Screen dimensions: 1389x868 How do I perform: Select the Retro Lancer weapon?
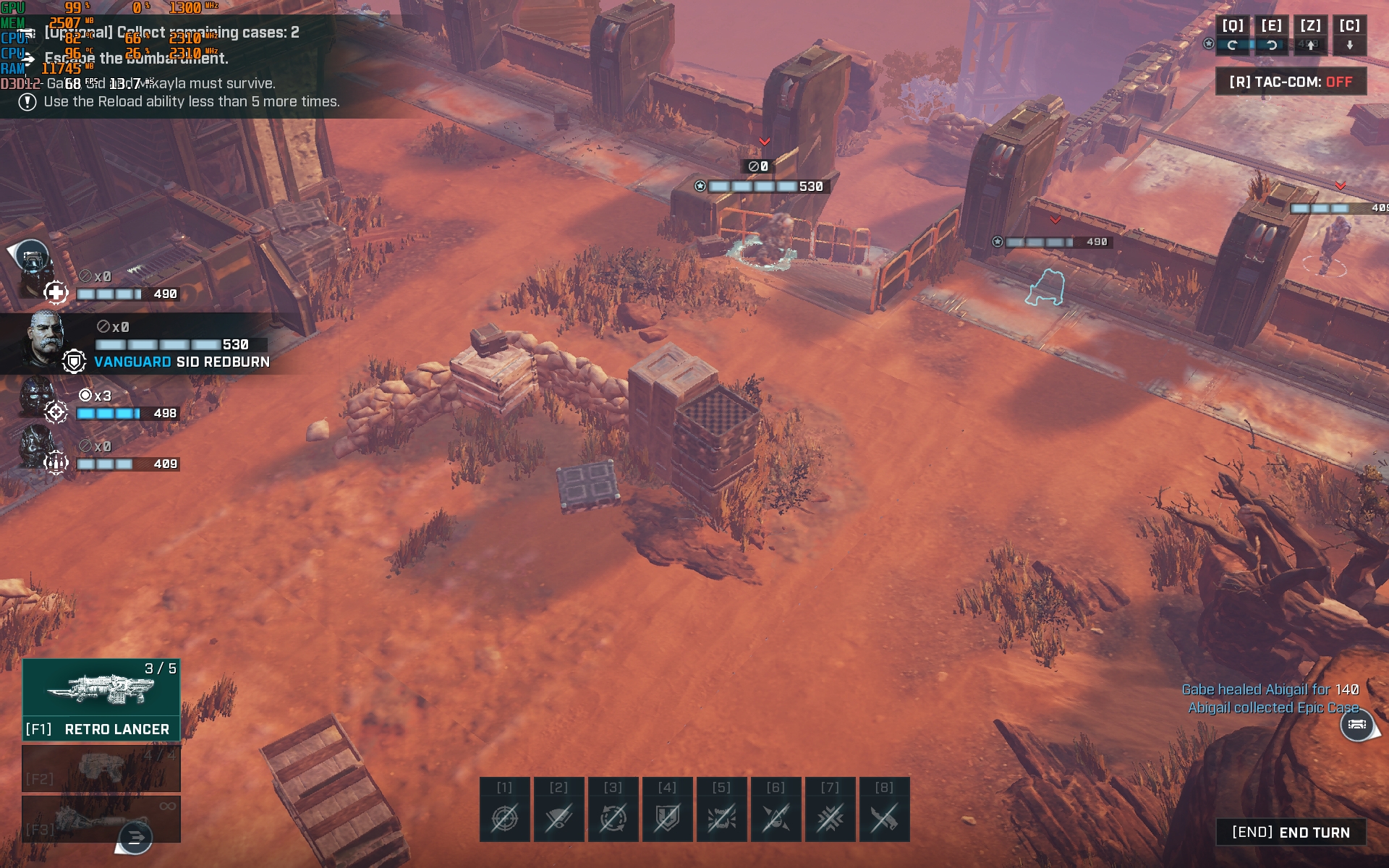[x=101, y=699]
